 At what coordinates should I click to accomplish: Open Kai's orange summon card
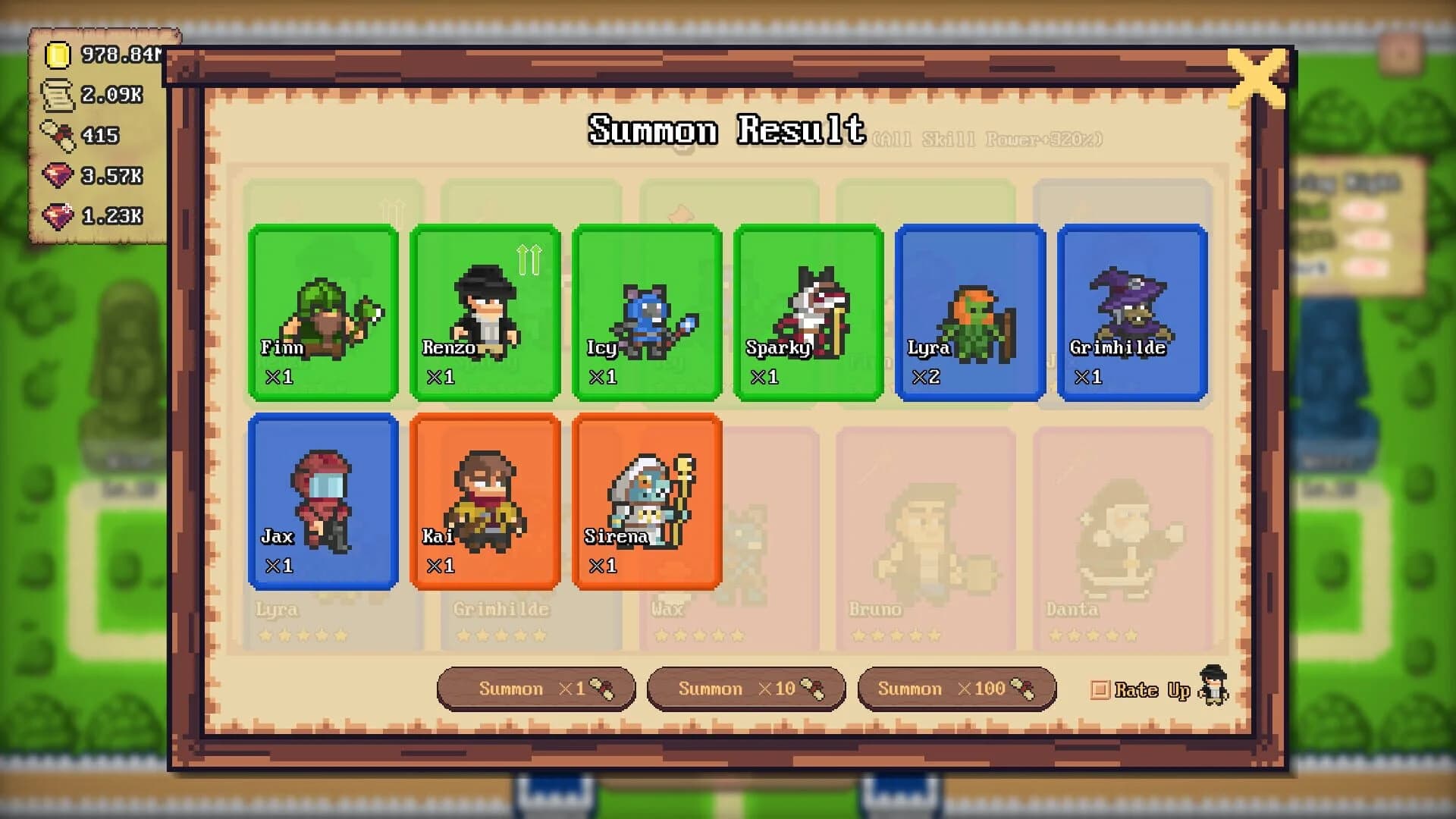point(485,500)
